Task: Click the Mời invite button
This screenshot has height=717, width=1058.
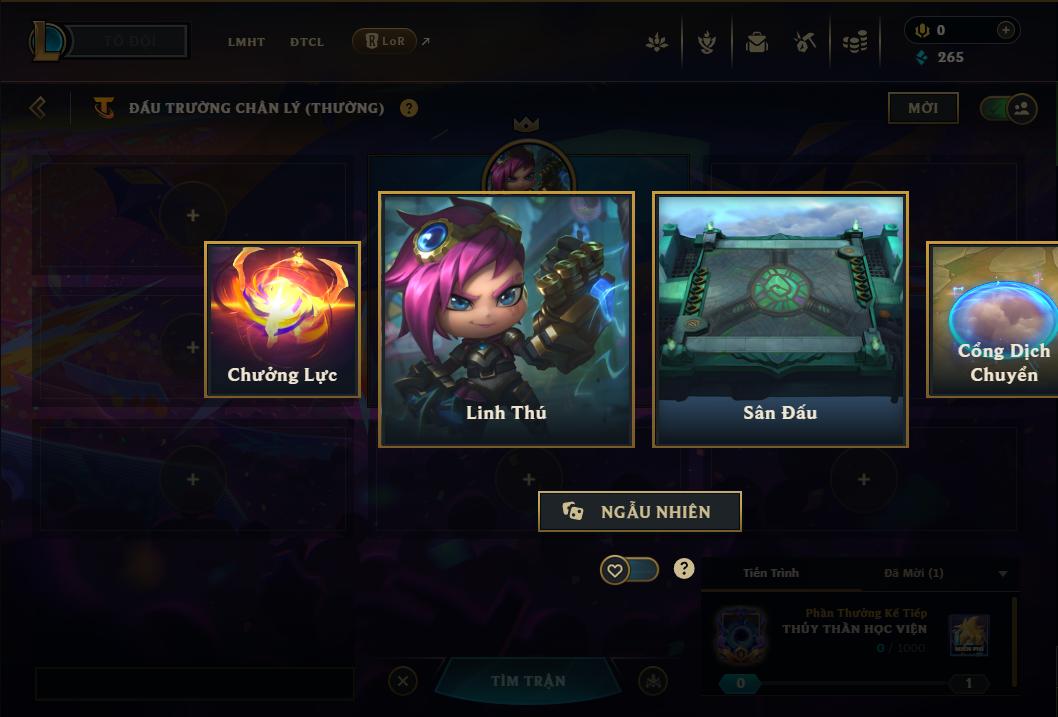Action: (x=922, y=108)
